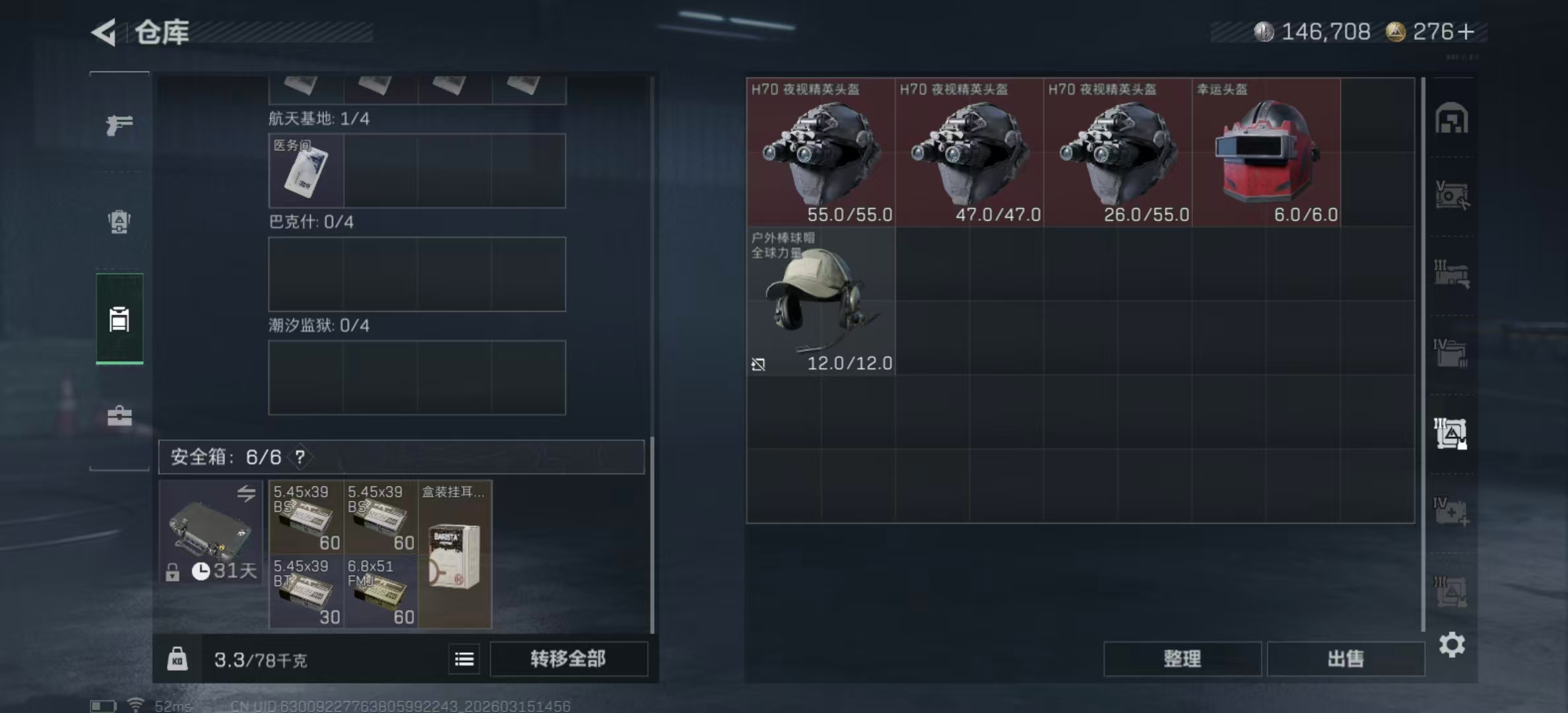Pick the 26.0/55.0 H70 helmet
This screenshot has width=1568, height=713.
click(x=1117, y=153)
